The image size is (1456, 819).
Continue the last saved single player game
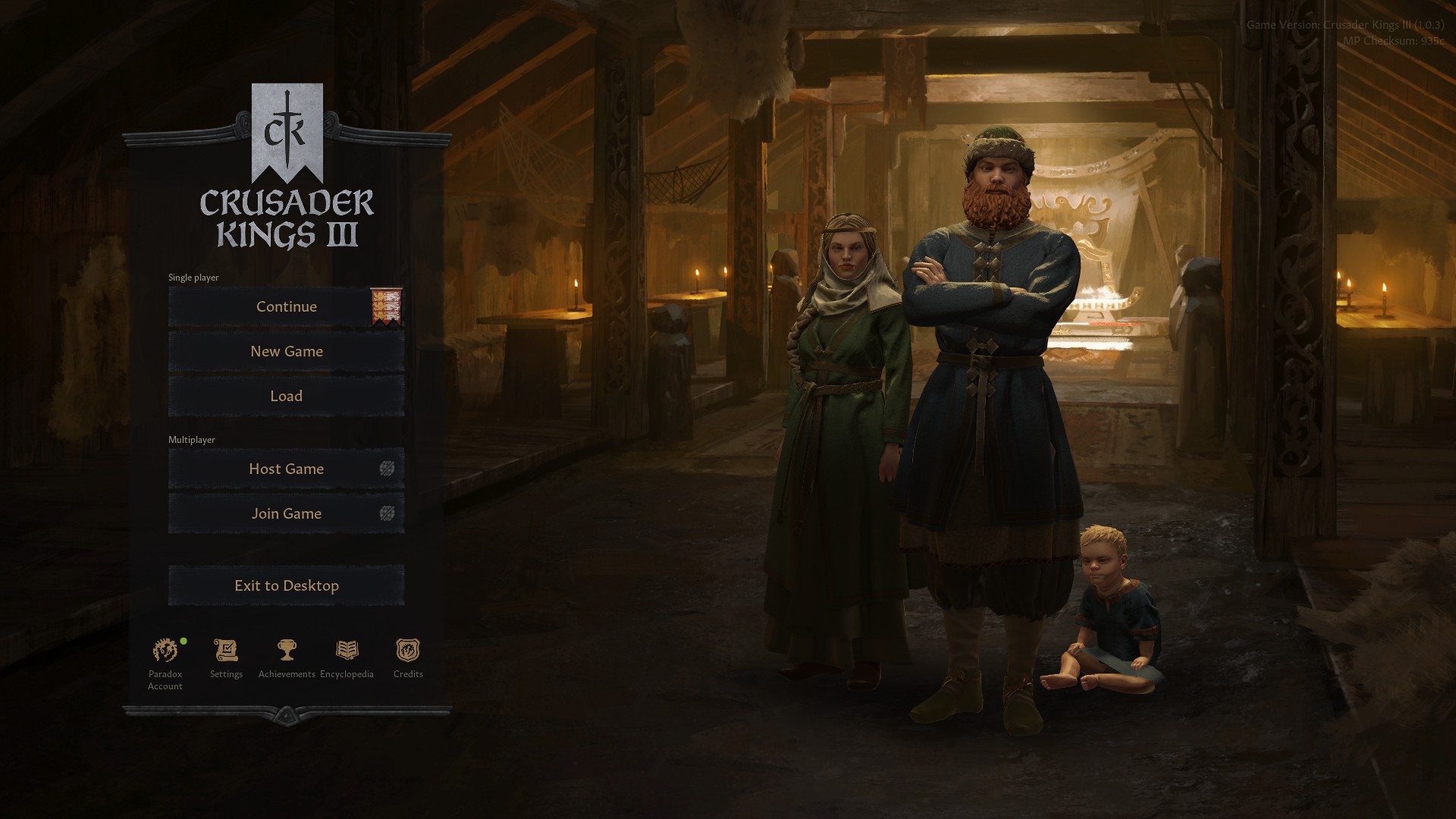pos(286,307)
